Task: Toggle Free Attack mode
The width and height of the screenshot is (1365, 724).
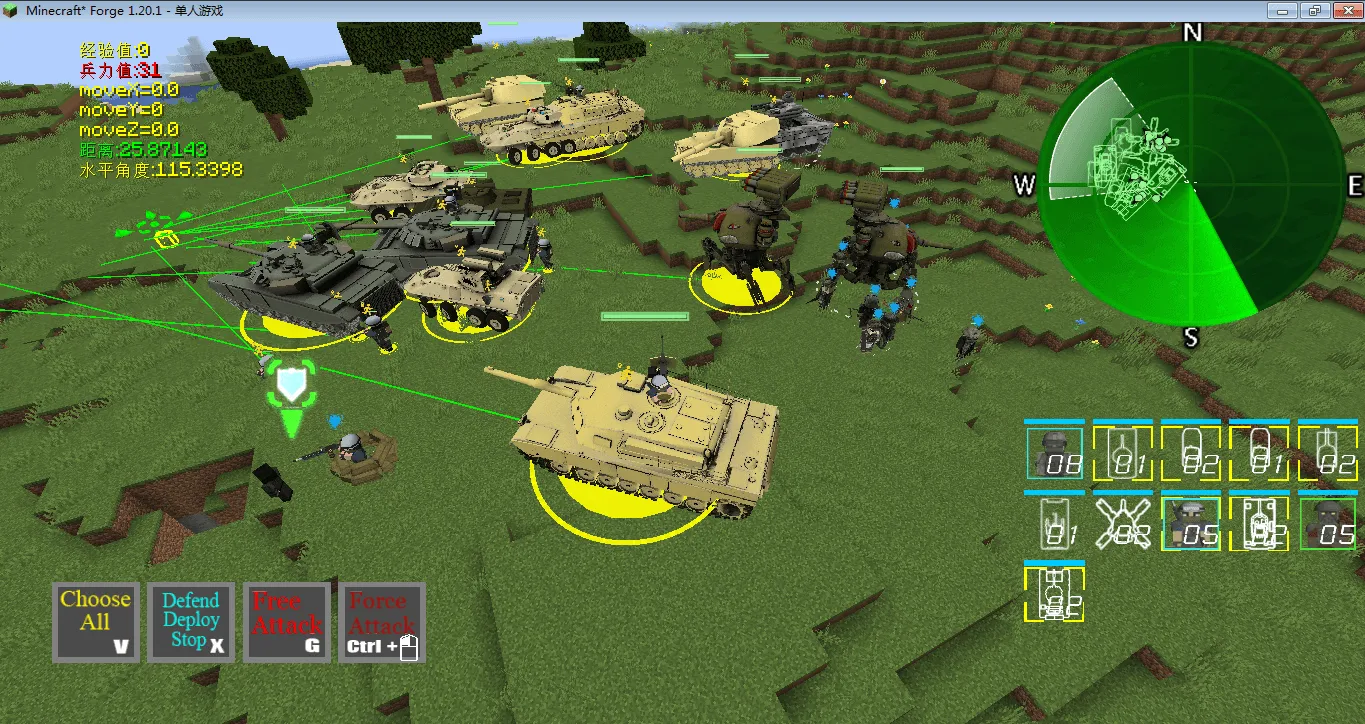Action: click(x=287, y=622)
